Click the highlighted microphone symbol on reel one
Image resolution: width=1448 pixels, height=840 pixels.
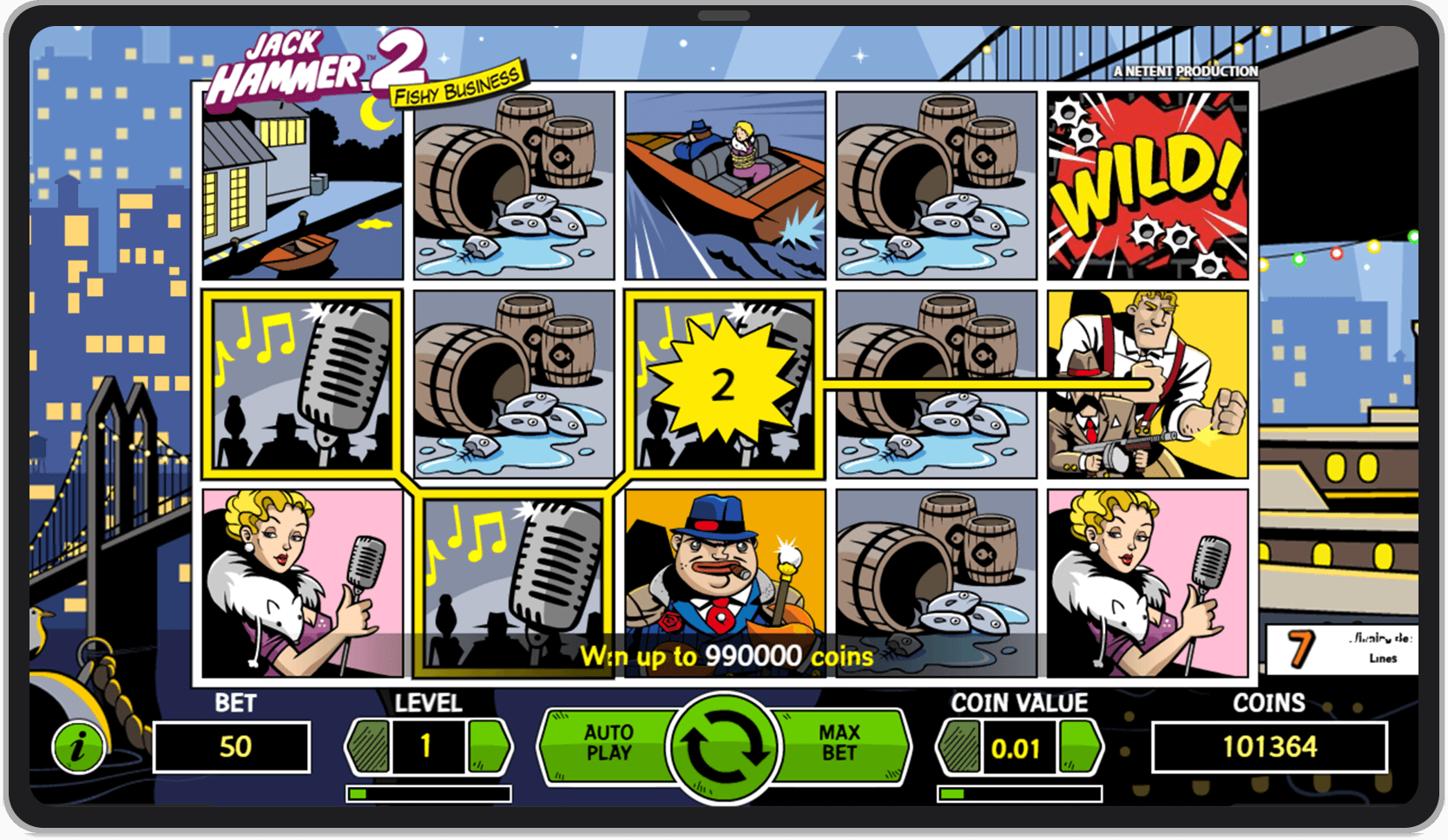(301, 382)
